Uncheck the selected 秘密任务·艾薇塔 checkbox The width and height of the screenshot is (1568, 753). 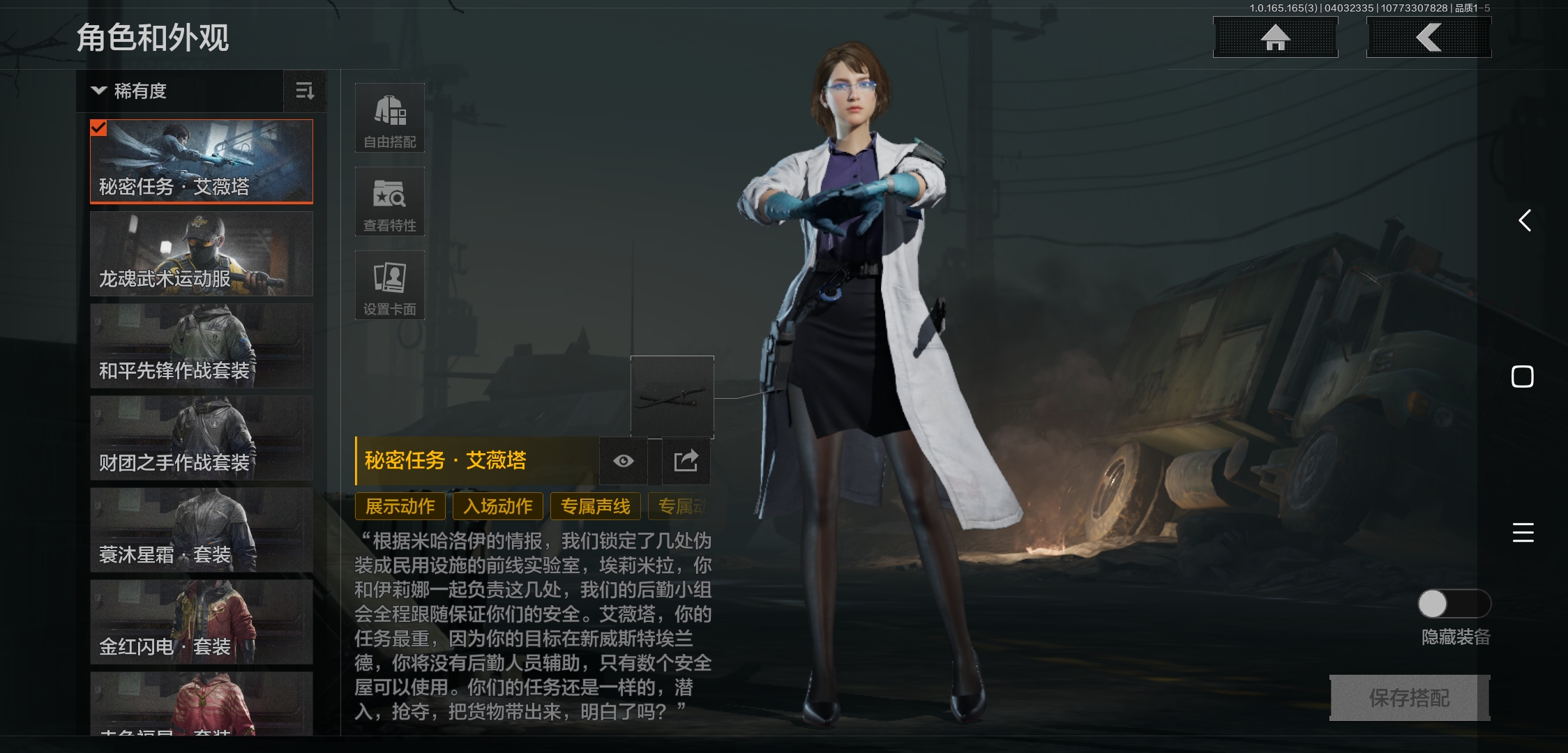coord(100,128)
